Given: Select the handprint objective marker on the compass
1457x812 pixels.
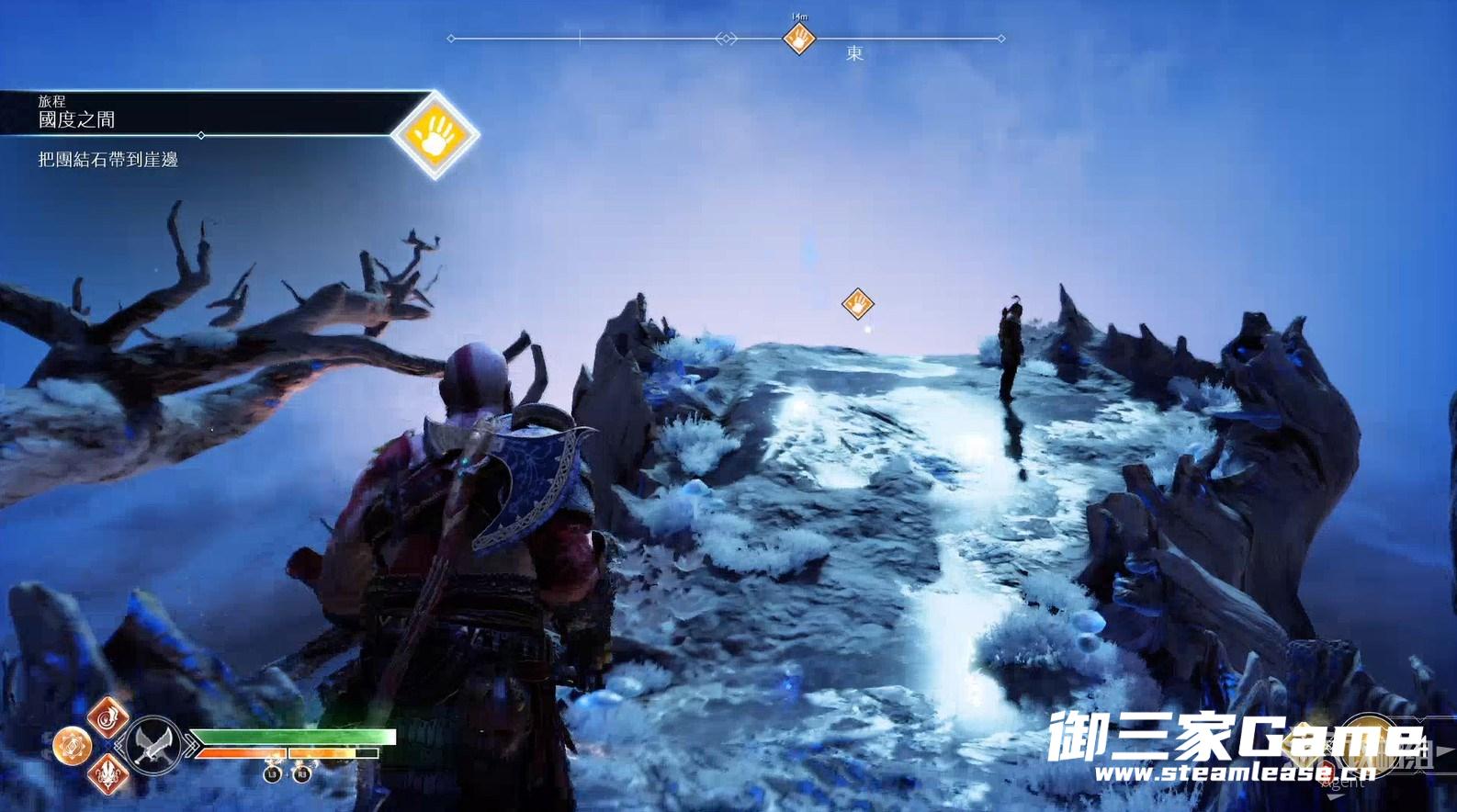Looking at the screenshot, I should [x=798, y=39].
